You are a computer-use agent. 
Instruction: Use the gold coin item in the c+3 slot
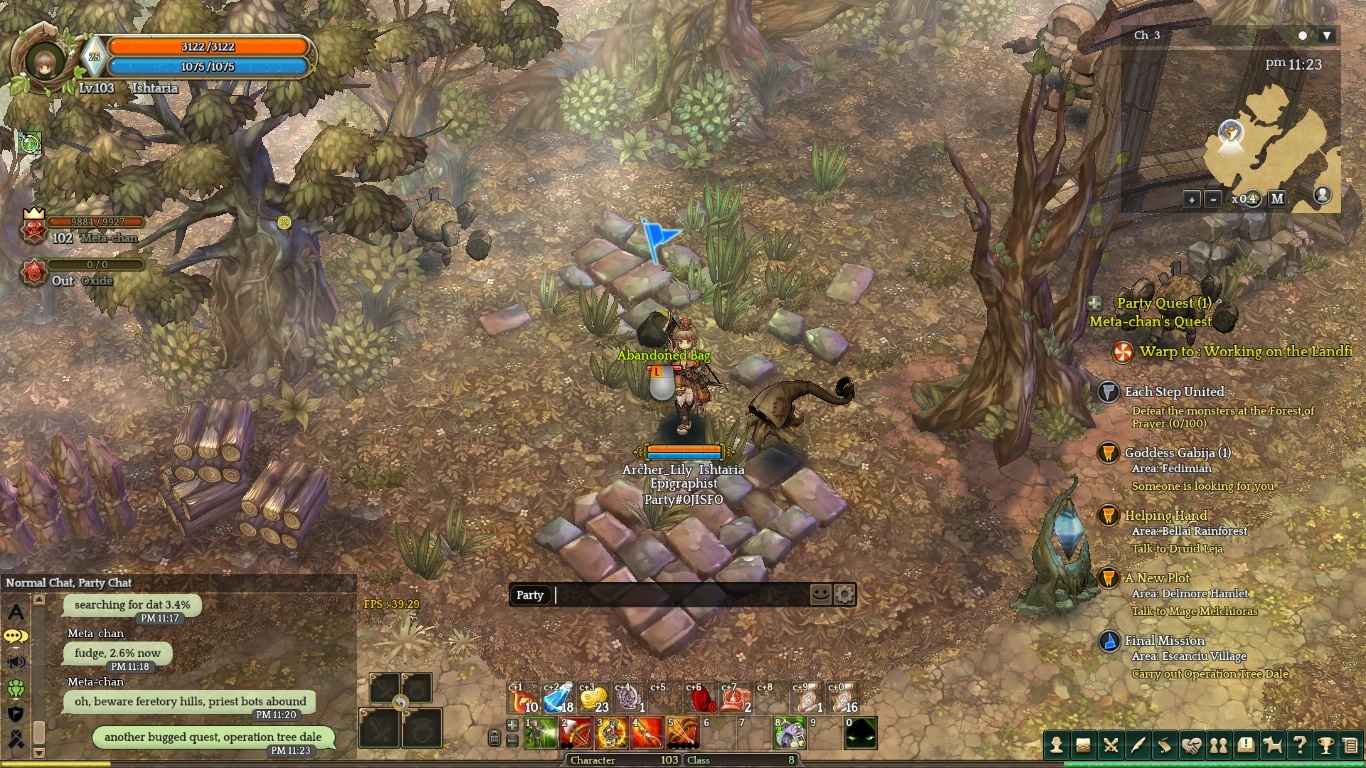point(593,698)
